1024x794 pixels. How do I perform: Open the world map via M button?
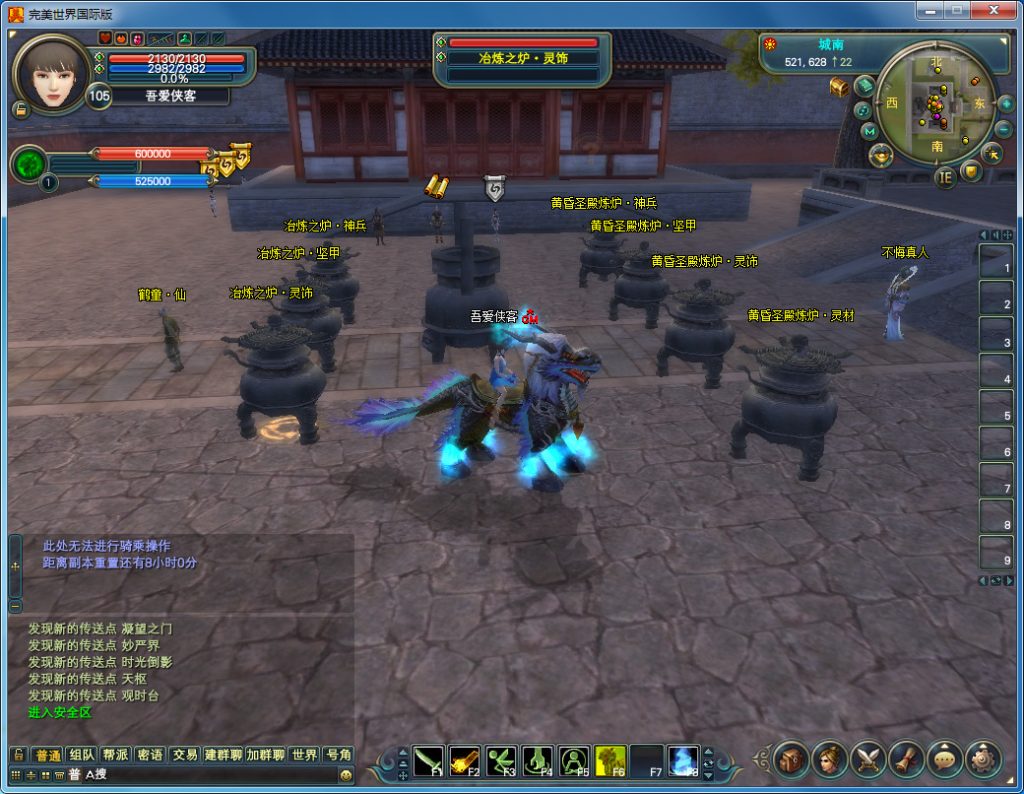pyautogui.click(x=869, y=131)
